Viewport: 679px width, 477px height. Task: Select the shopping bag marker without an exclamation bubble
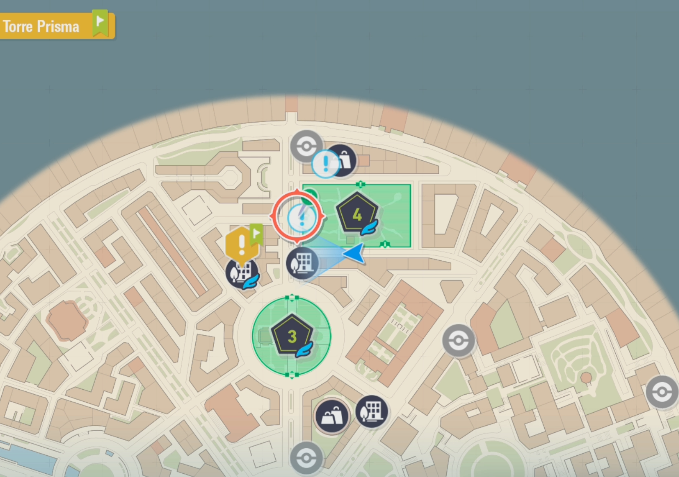(x=332, y=416)
